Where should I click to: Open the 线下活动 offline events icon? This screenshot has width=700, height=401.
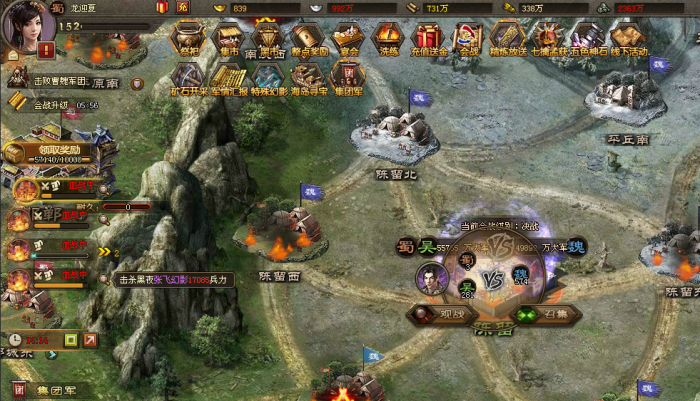(x=627, y=38)
